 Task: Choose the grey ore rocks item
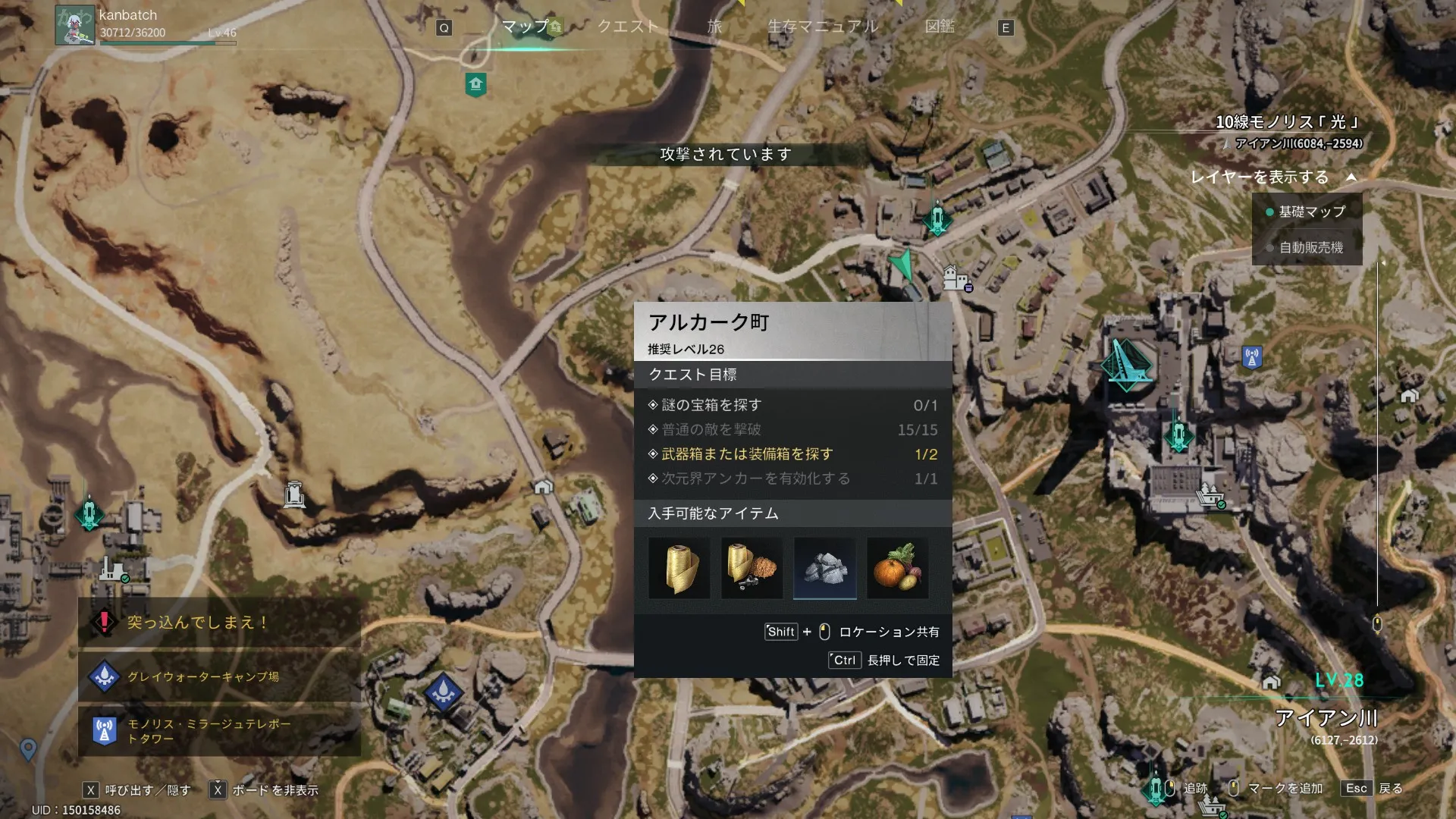(x=824, y=569)
